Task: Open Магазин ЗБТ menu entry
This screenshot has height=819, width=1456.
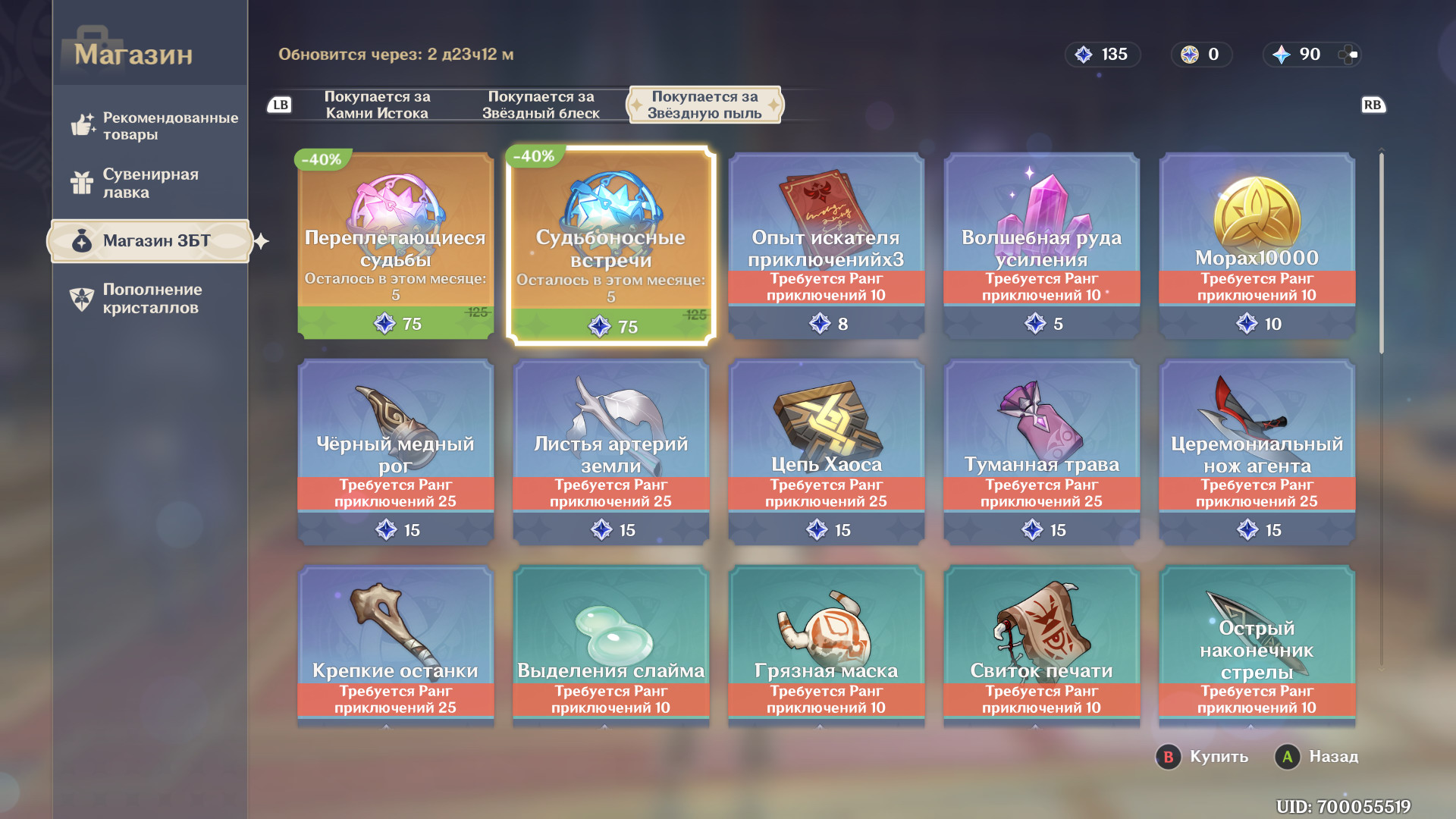Action: pos(150,241)
